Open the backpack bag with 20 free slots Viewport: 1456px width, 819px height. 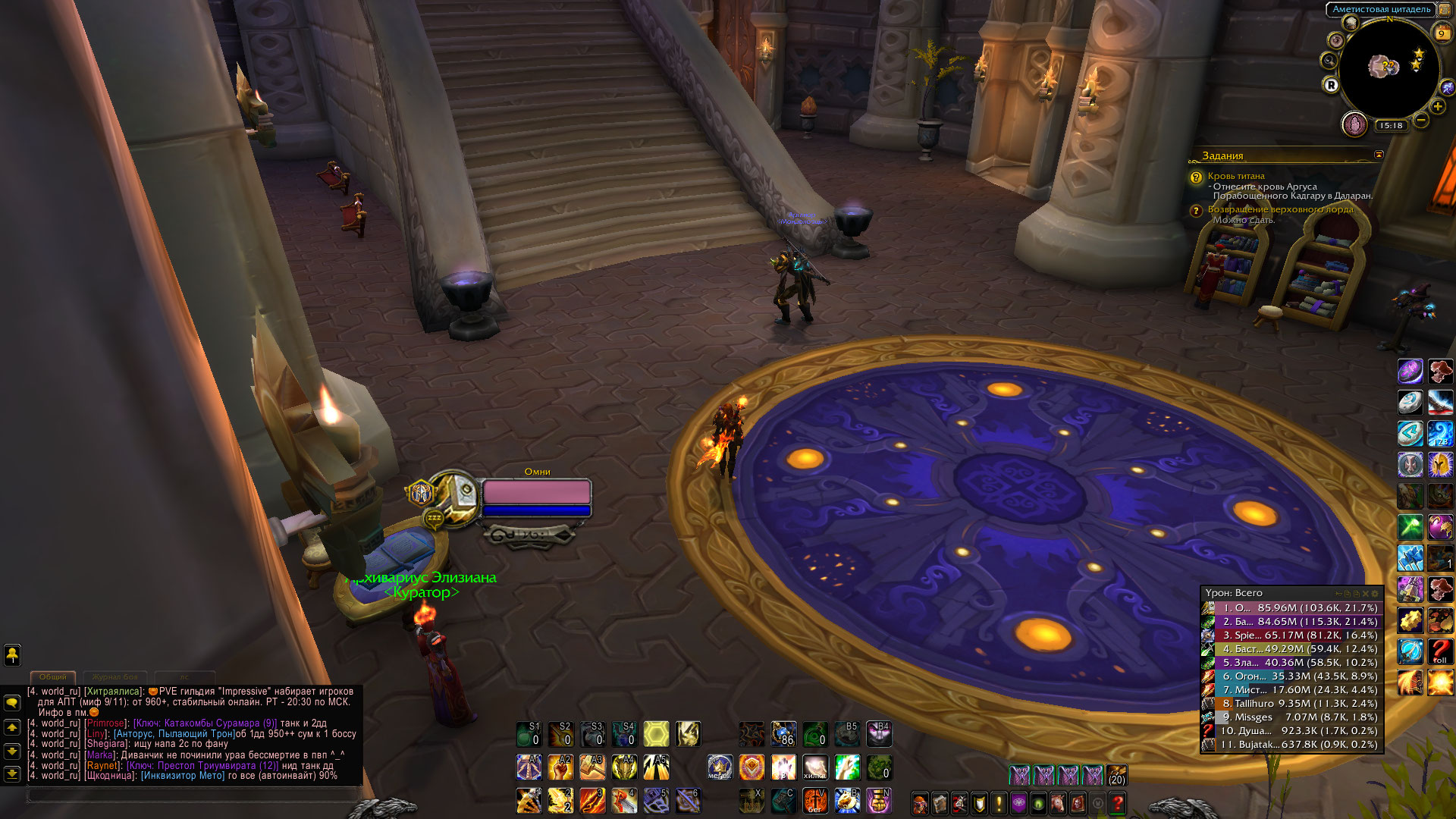(x=1116, y=775)
